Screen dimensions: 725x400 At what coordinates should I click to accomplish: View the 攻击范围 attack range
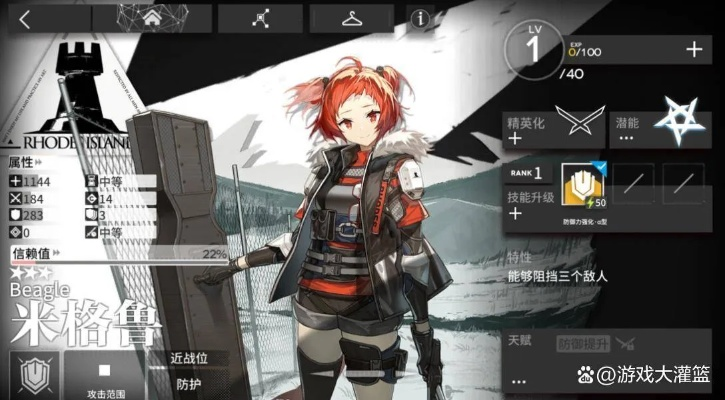click(104, 376)
